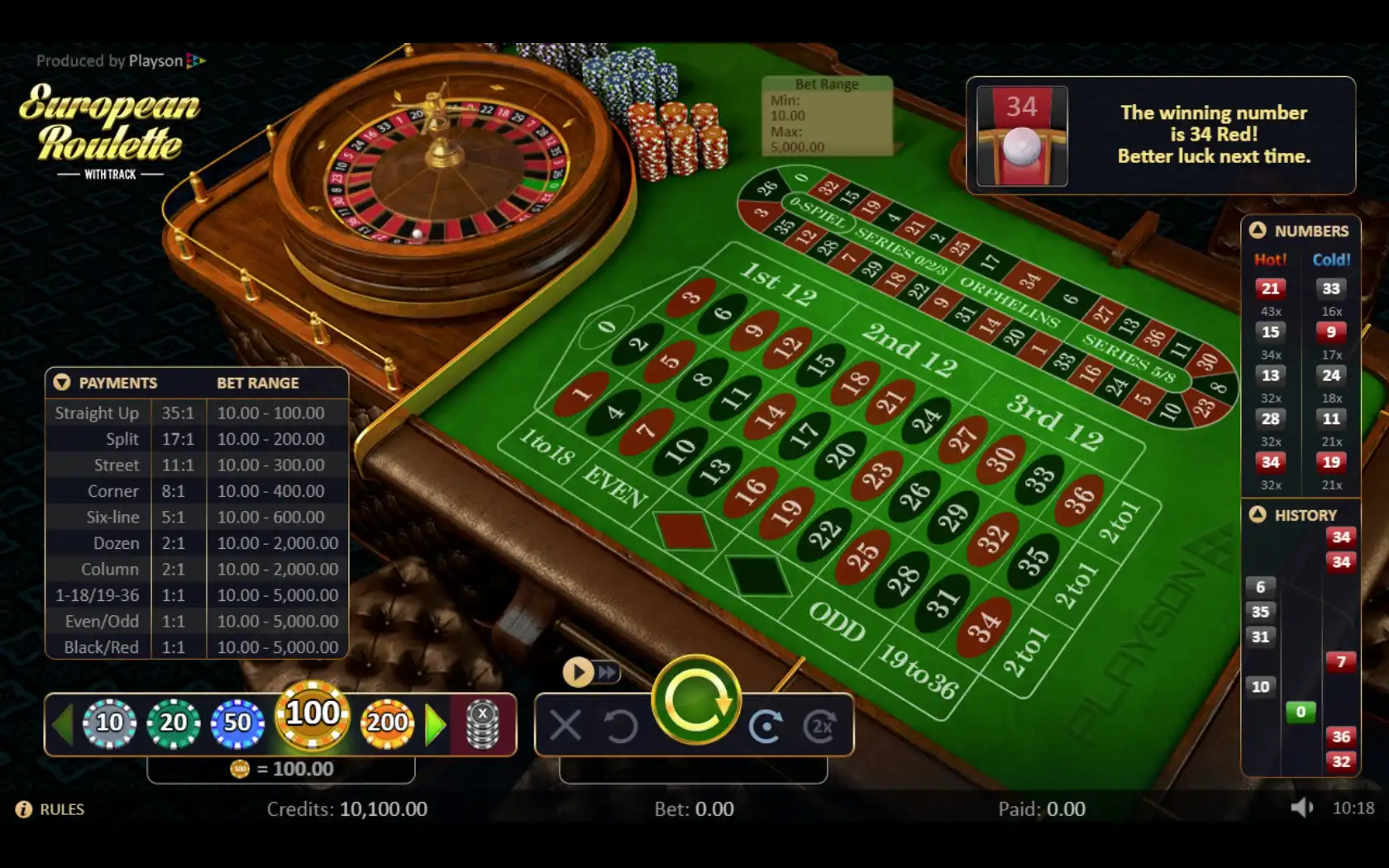Mute sound with the speaker icon
The image size is (1389, 868).
pos(1301,808)
